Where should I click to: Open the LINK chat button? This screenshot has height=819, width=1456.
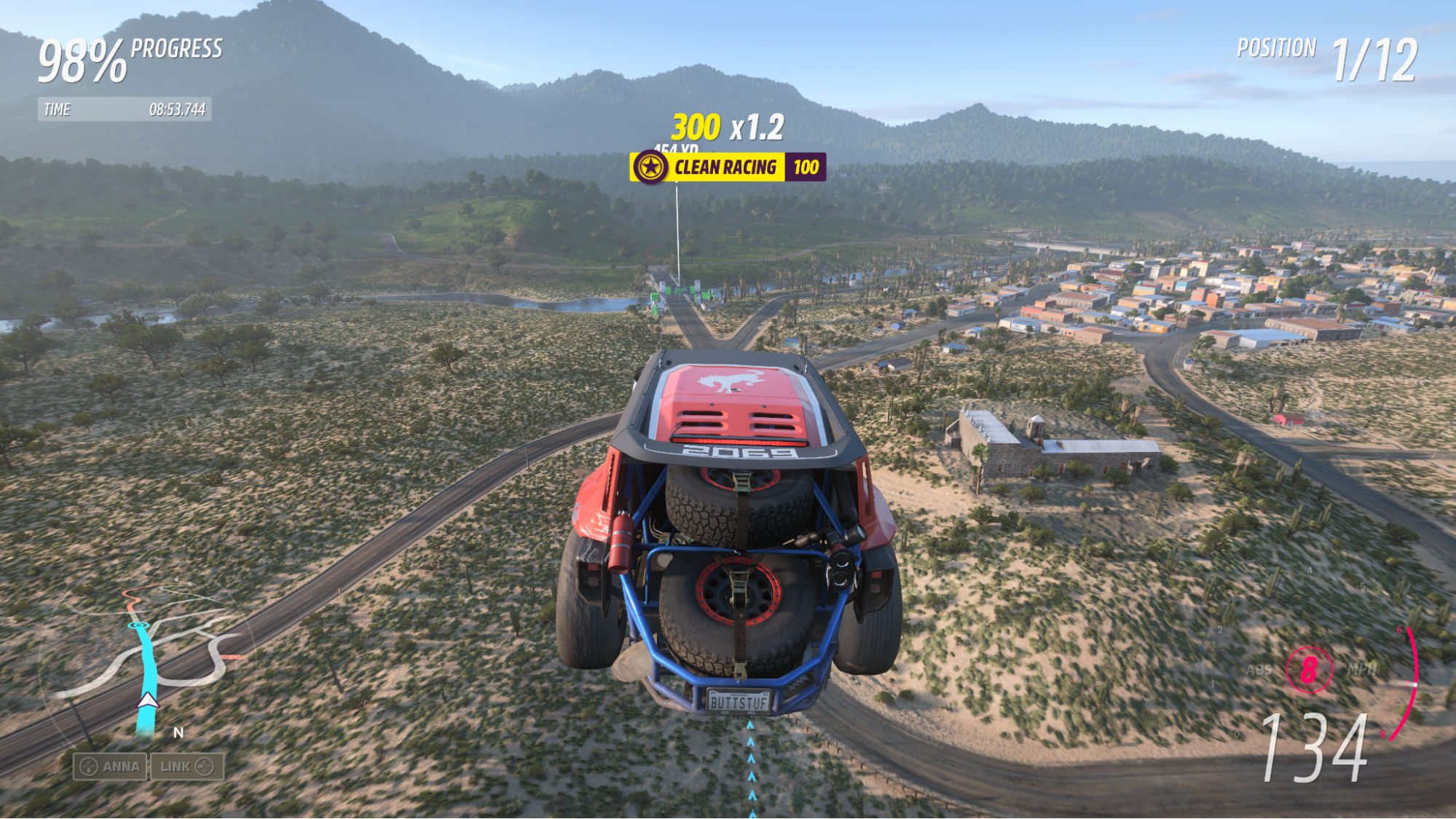[187, 767]
